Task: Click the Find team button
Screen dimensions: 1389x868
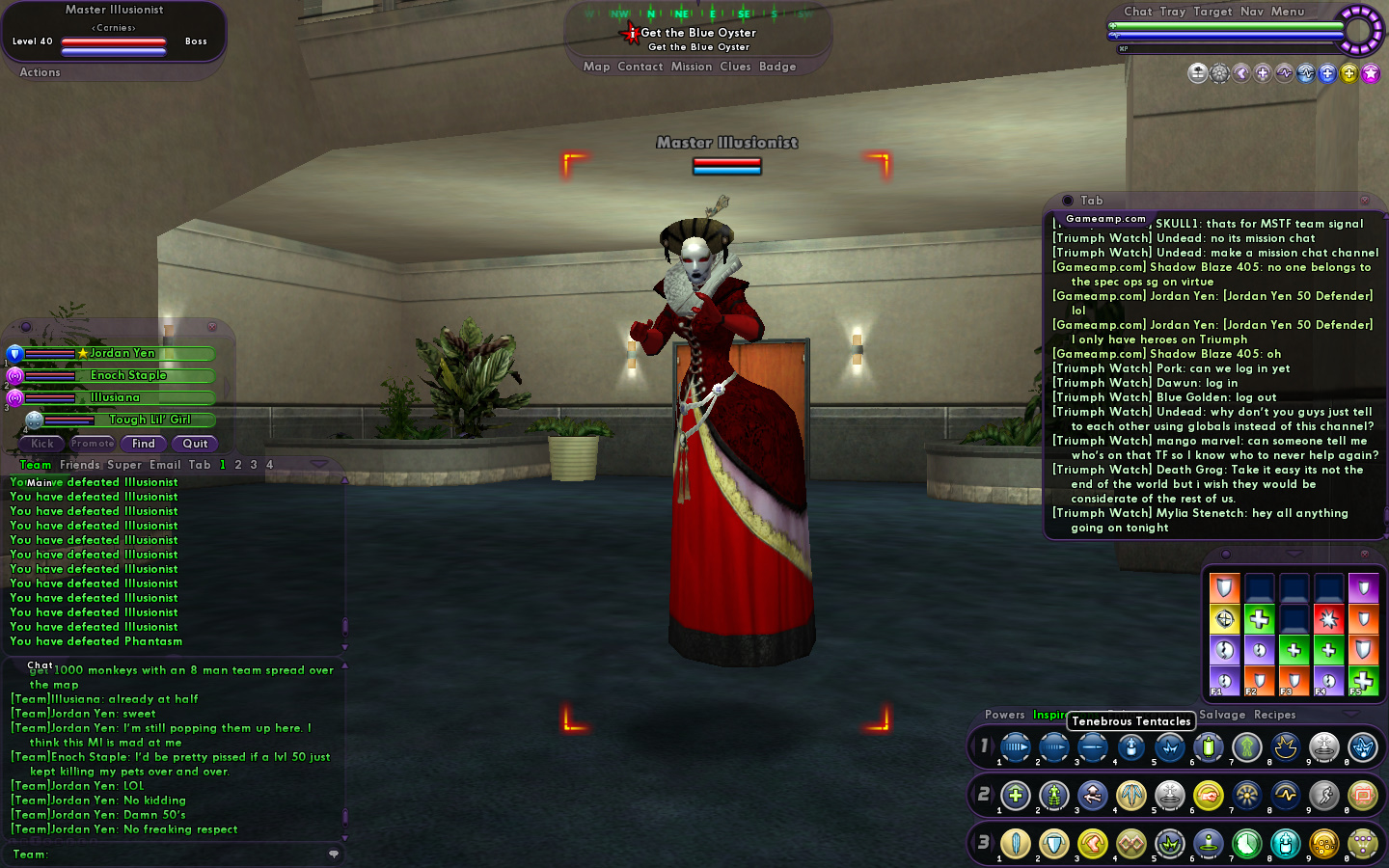Action: (144, 444)
